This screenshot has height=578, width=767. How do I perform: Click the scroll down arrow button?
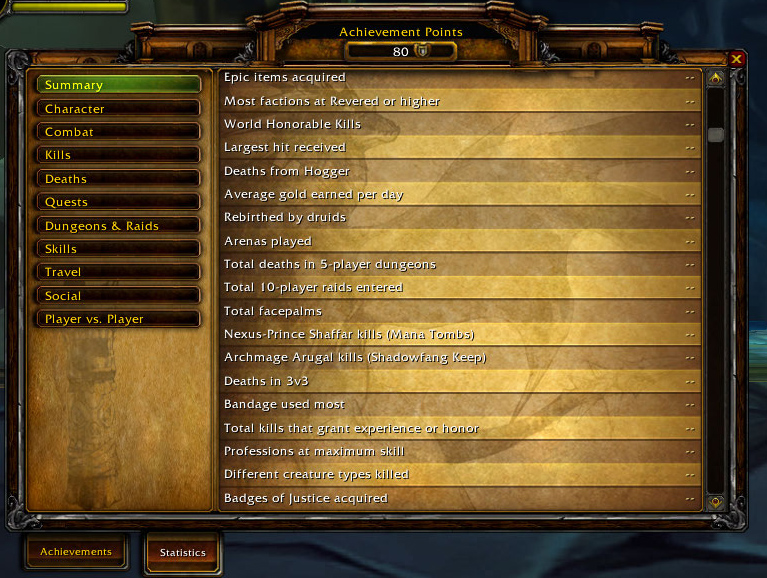pyautogui.click(x=715, y=502)
